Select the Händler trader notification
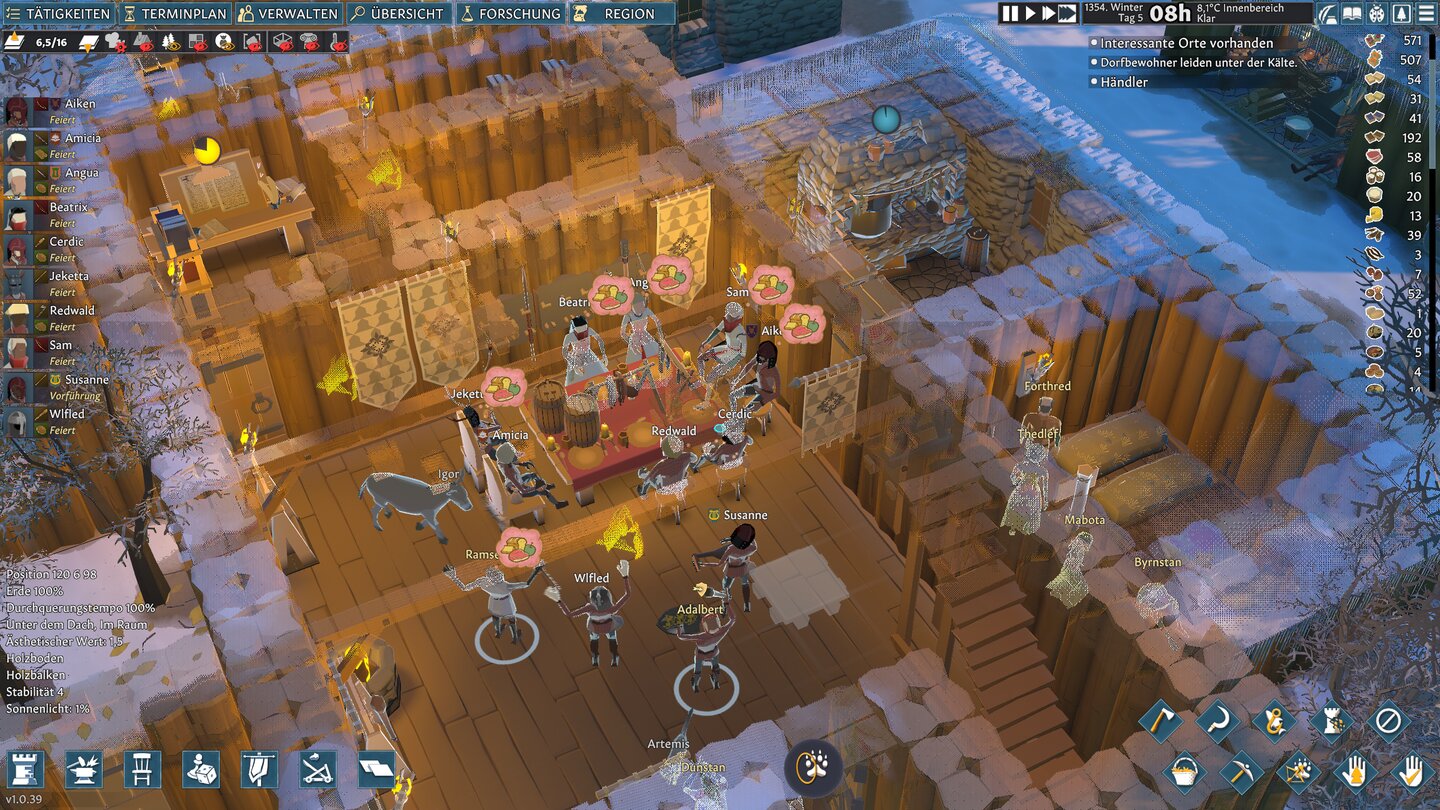This screenshot has width=1440, height=810. 1123,82
